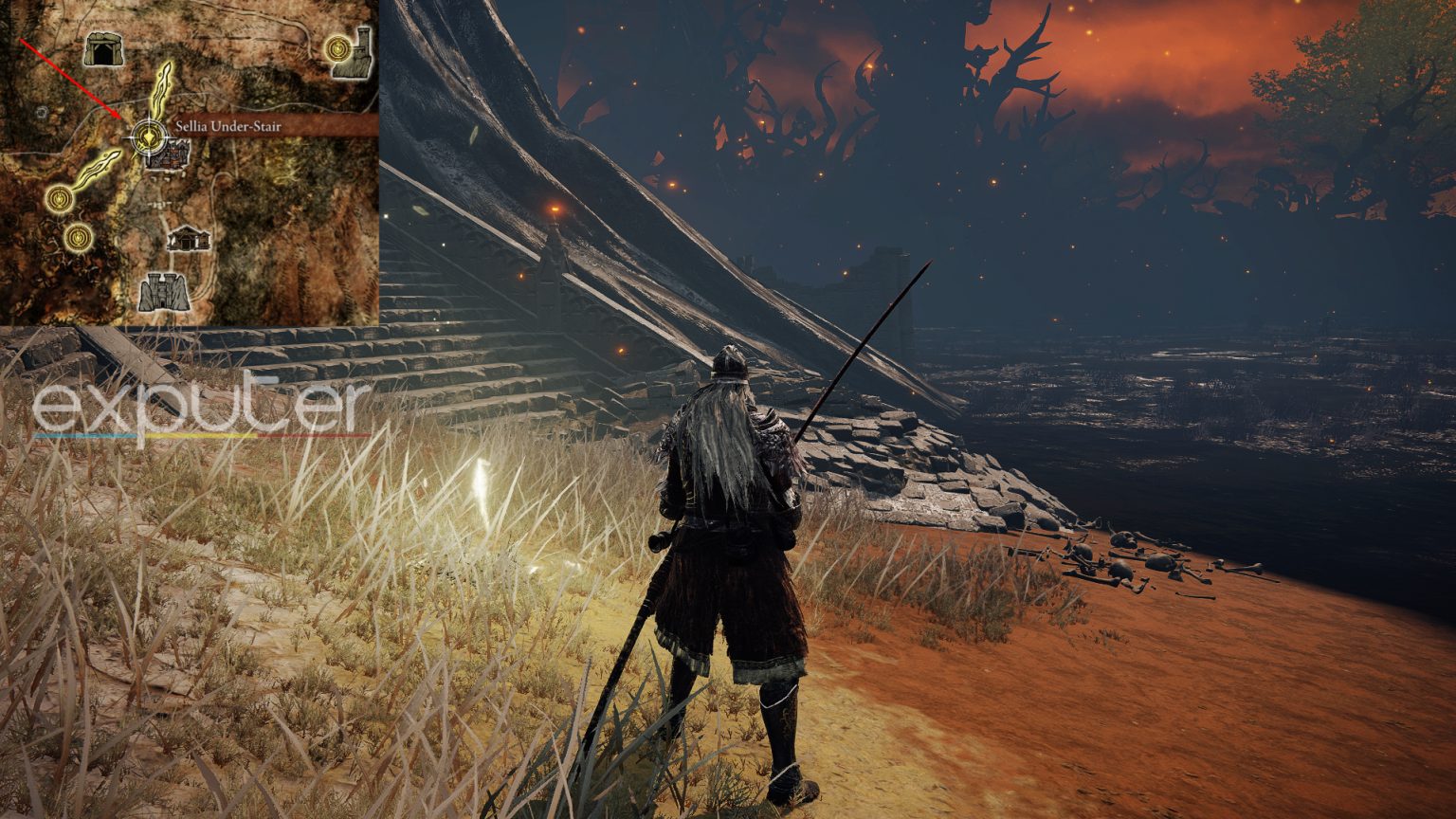Viewport: 1456px width, 819px height.
Task: Click the cave entrance icon on the map
Action: pyautogui.click(x=104, y=49)
